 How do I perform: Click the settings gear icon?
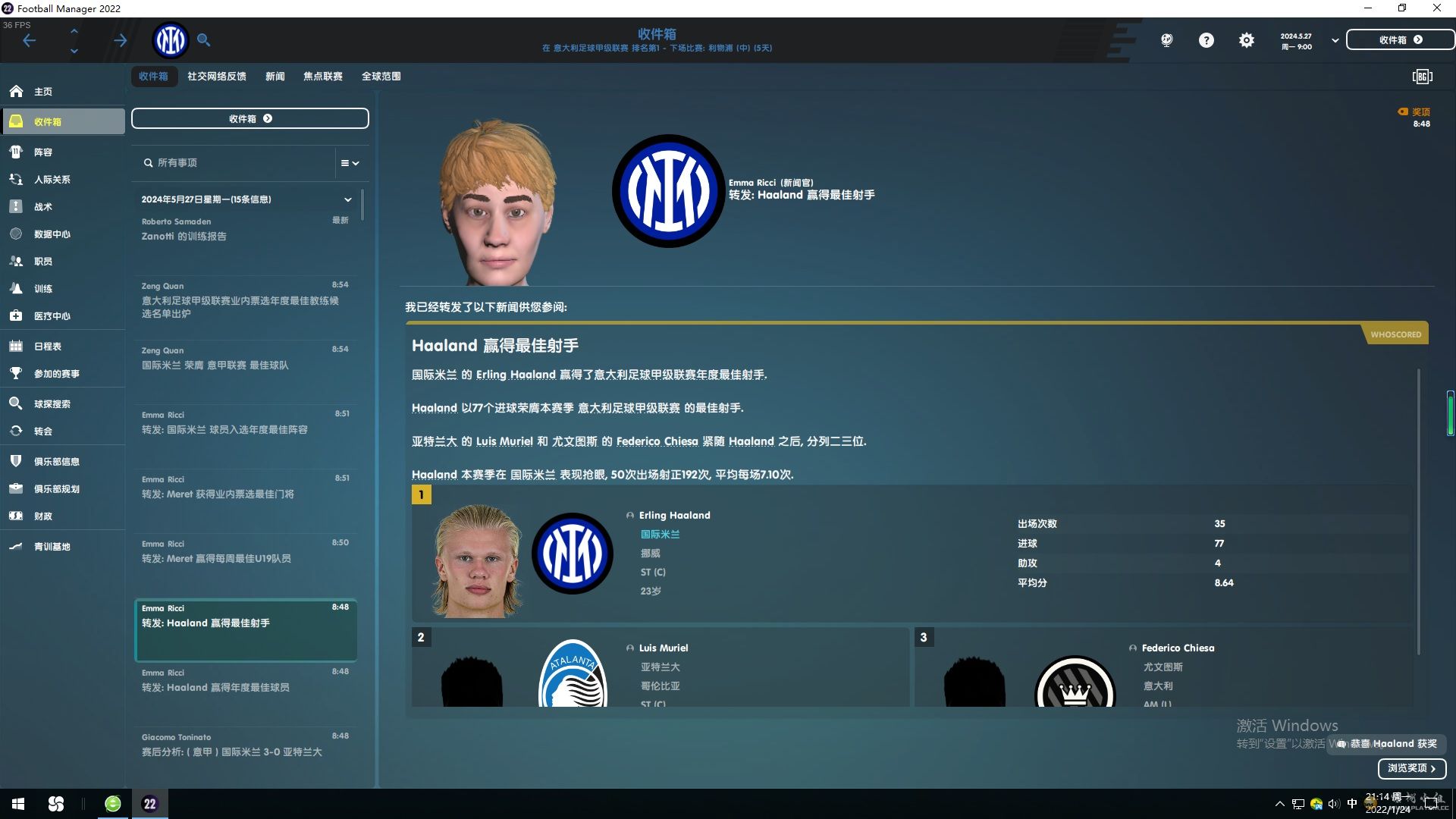pyautogui.click(x=1246, y=40)
